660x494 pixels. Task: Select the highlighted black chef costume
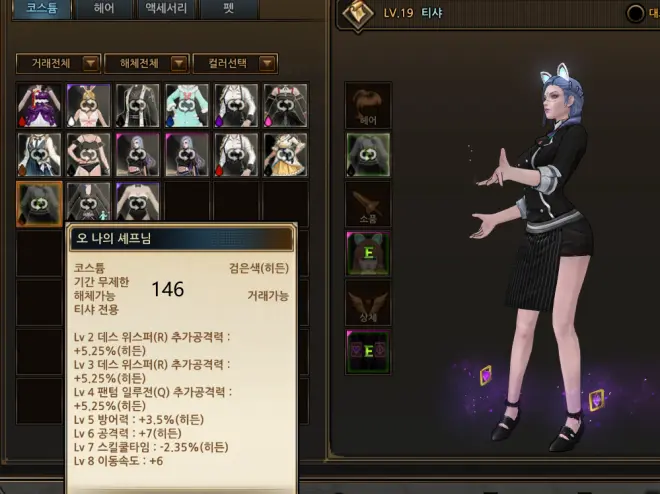click(39, 203)
